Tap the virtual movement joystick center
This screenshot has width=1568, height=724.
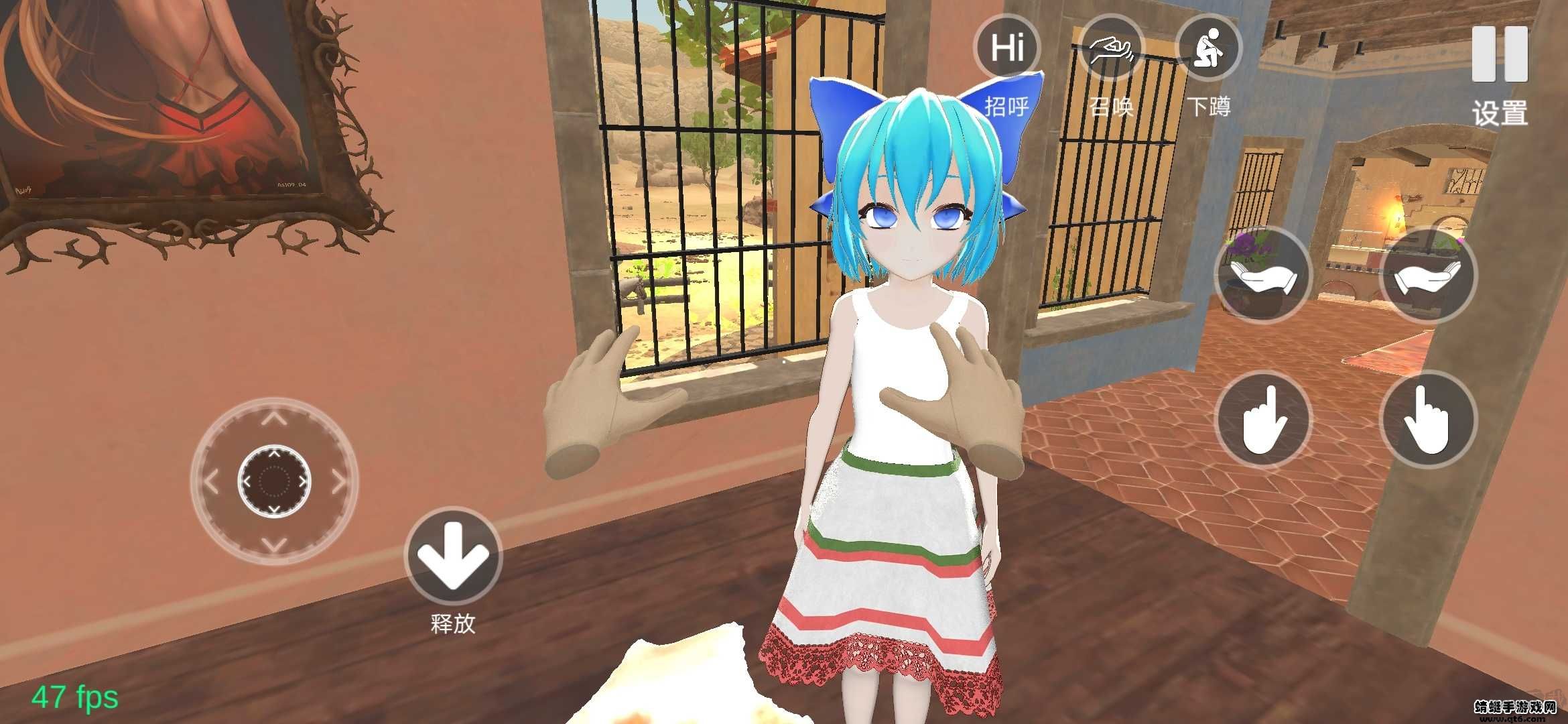[274, 481]
